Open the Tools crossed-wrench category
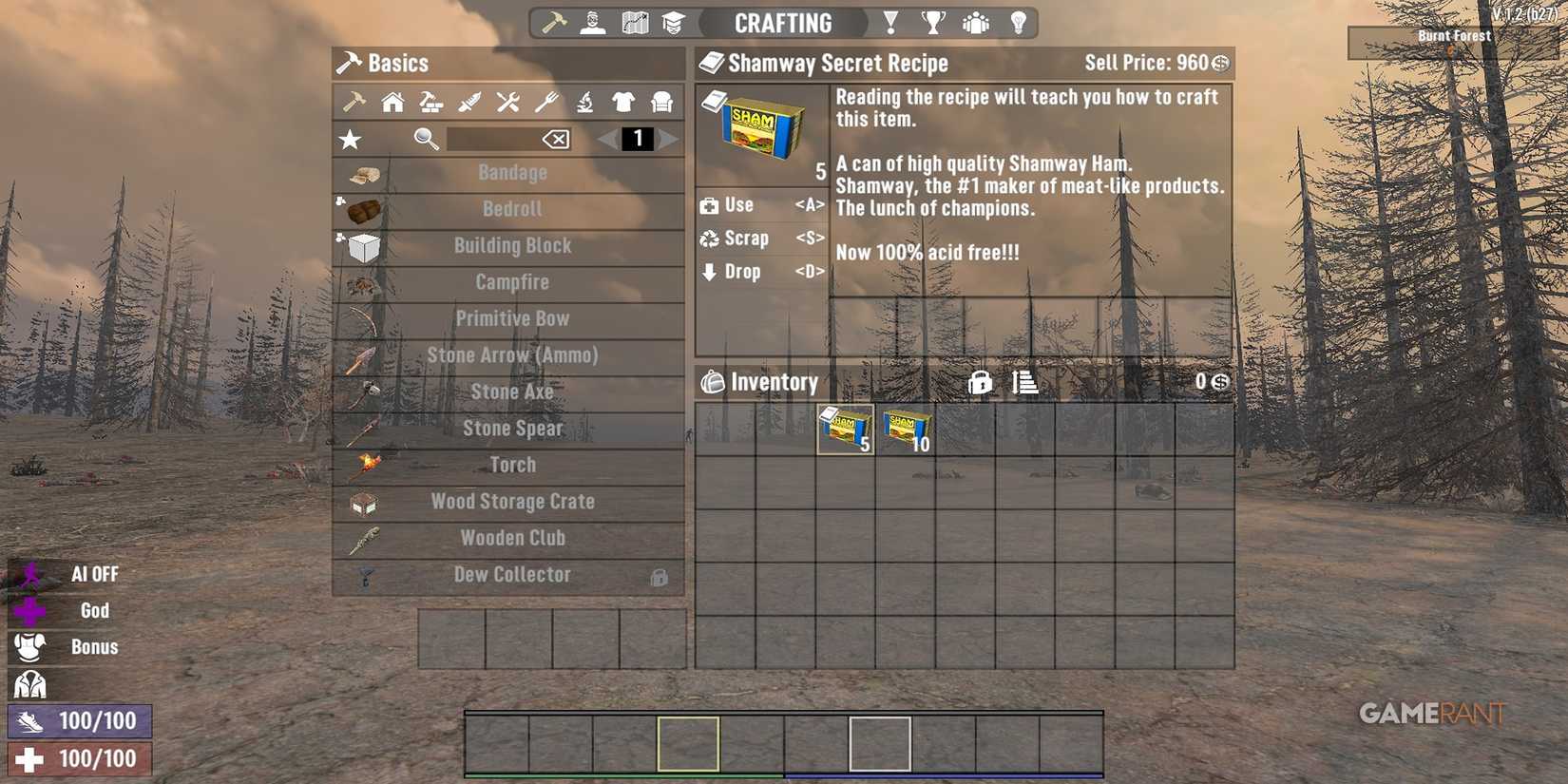This screenshot has width=1568, height=784. 507,102
